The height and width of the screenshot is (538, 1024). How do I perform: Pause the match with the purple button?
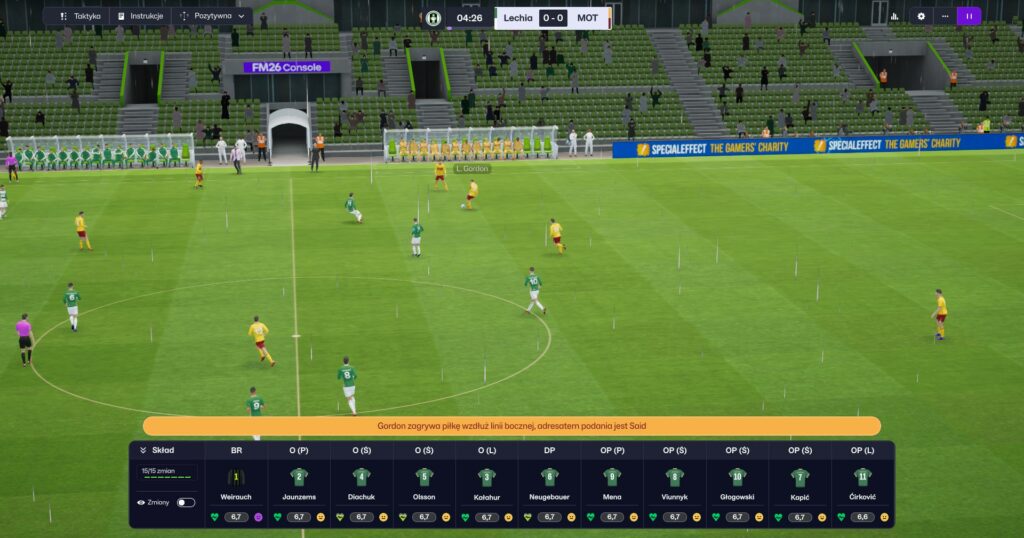pyautogui.click(x=968, y=16)
